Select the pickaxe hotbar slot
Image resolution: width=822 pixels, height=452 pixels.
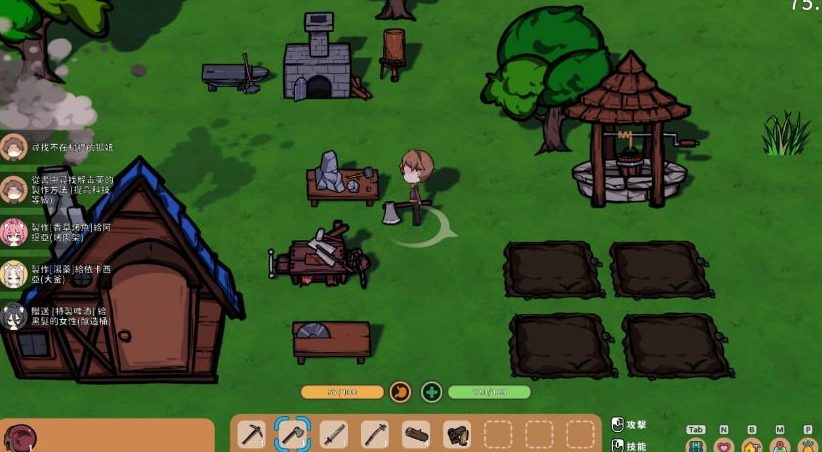click(252, 435)
